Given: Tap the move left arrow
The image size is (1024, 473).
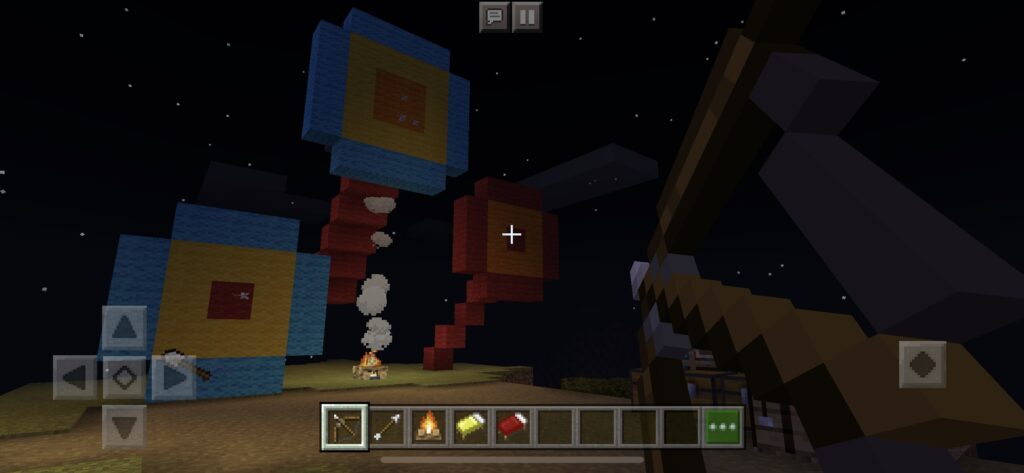Looking at the screenshot, I should coord(74,378).
